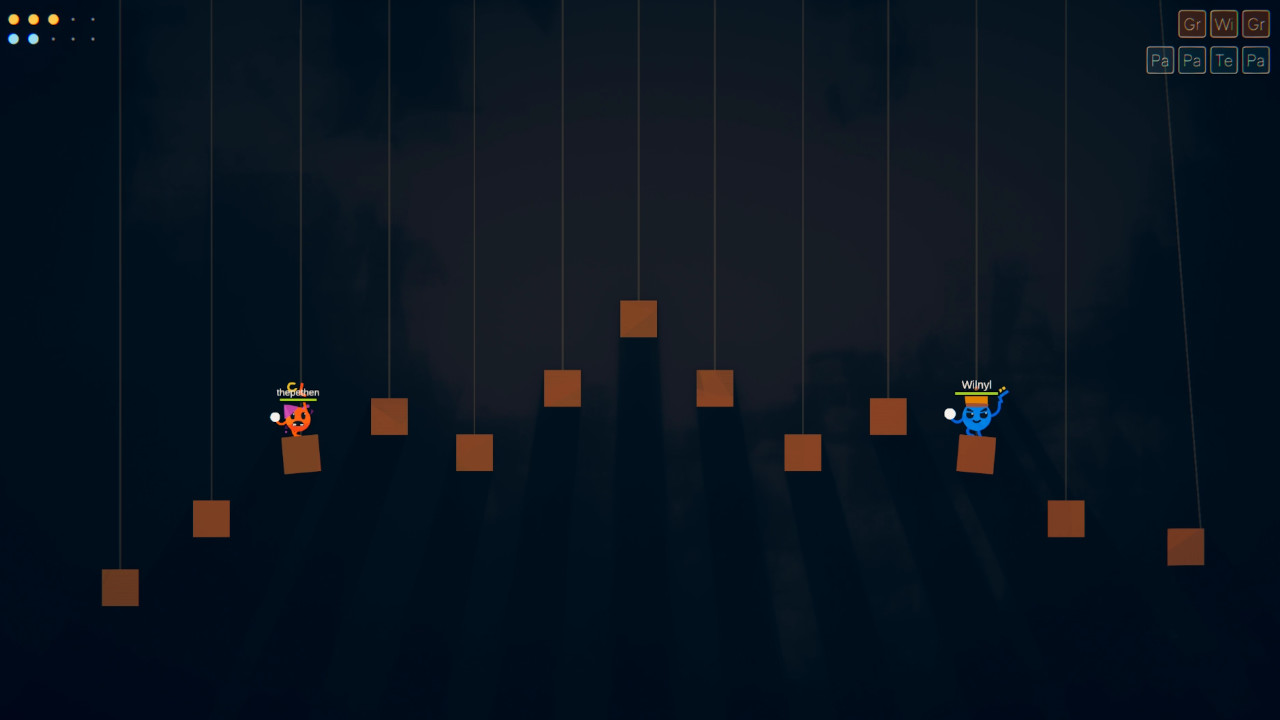
Task: Click thepetben's health bar
Action: point(296,398)
